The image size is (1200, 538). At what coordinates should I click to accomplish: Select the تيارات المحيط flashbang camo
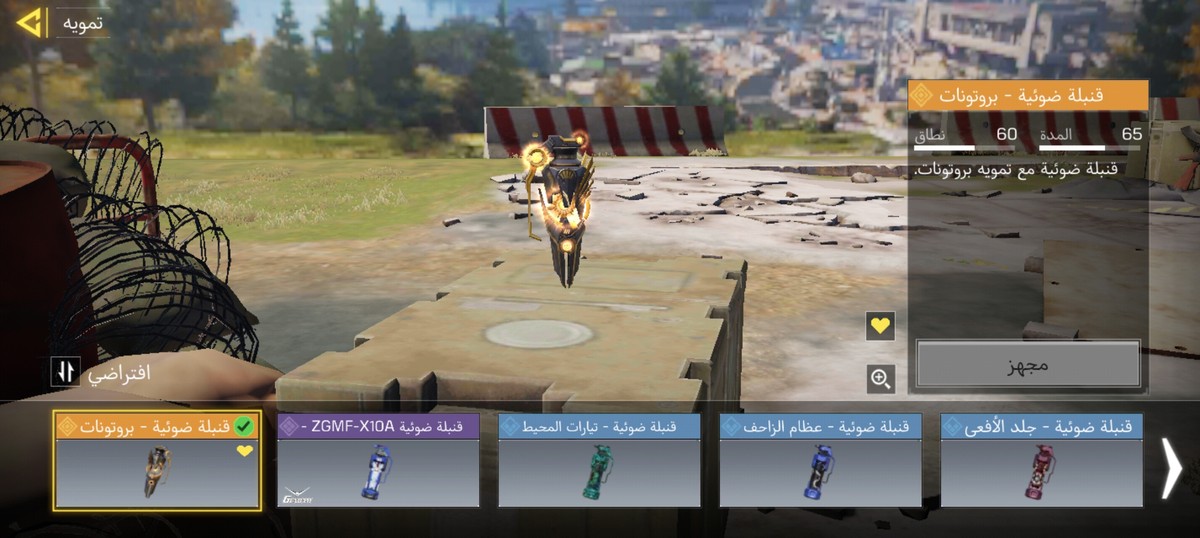[x=599, y=461]
